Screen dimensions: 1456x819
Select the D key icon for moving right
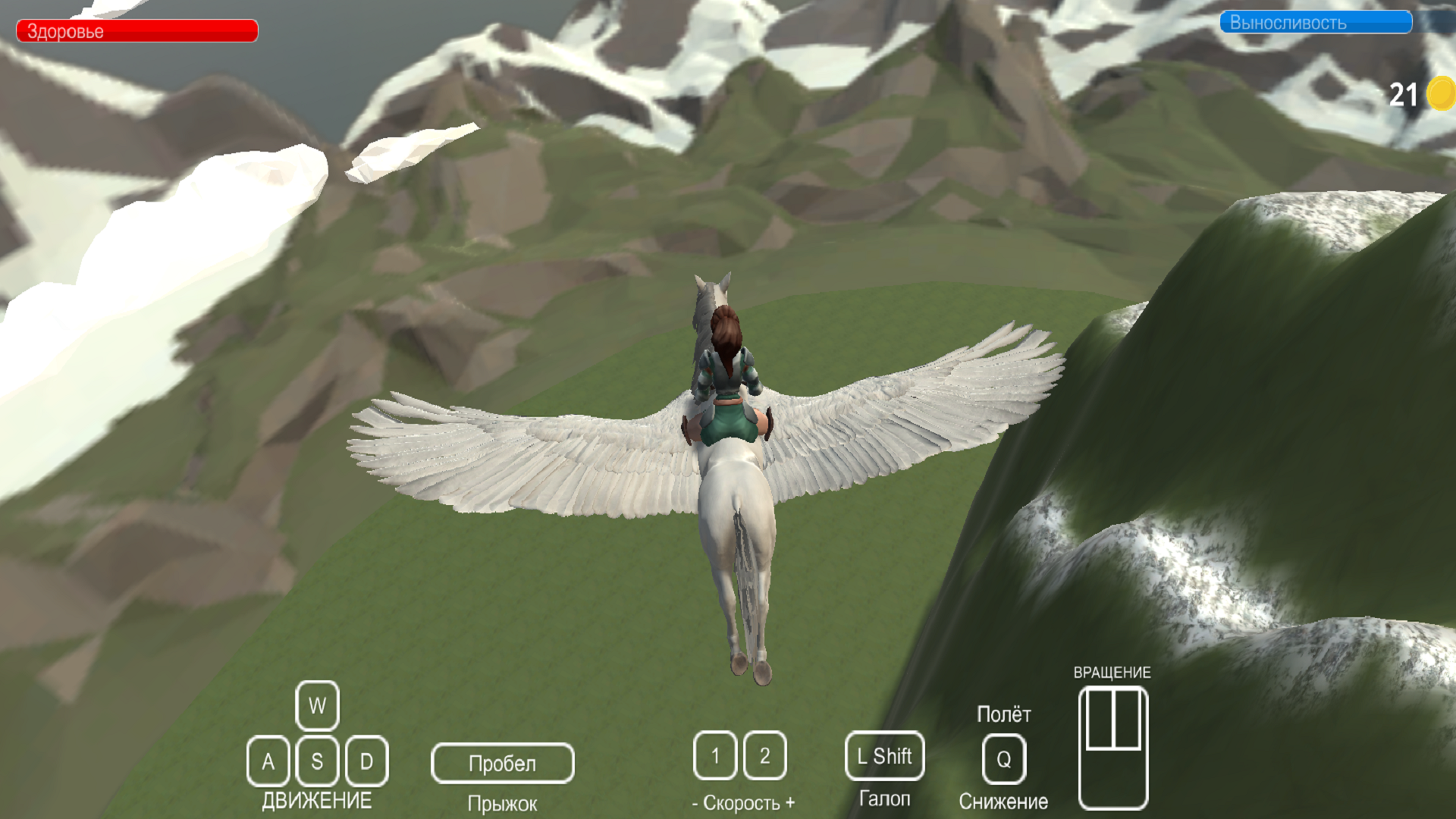[x=366, y=761]
